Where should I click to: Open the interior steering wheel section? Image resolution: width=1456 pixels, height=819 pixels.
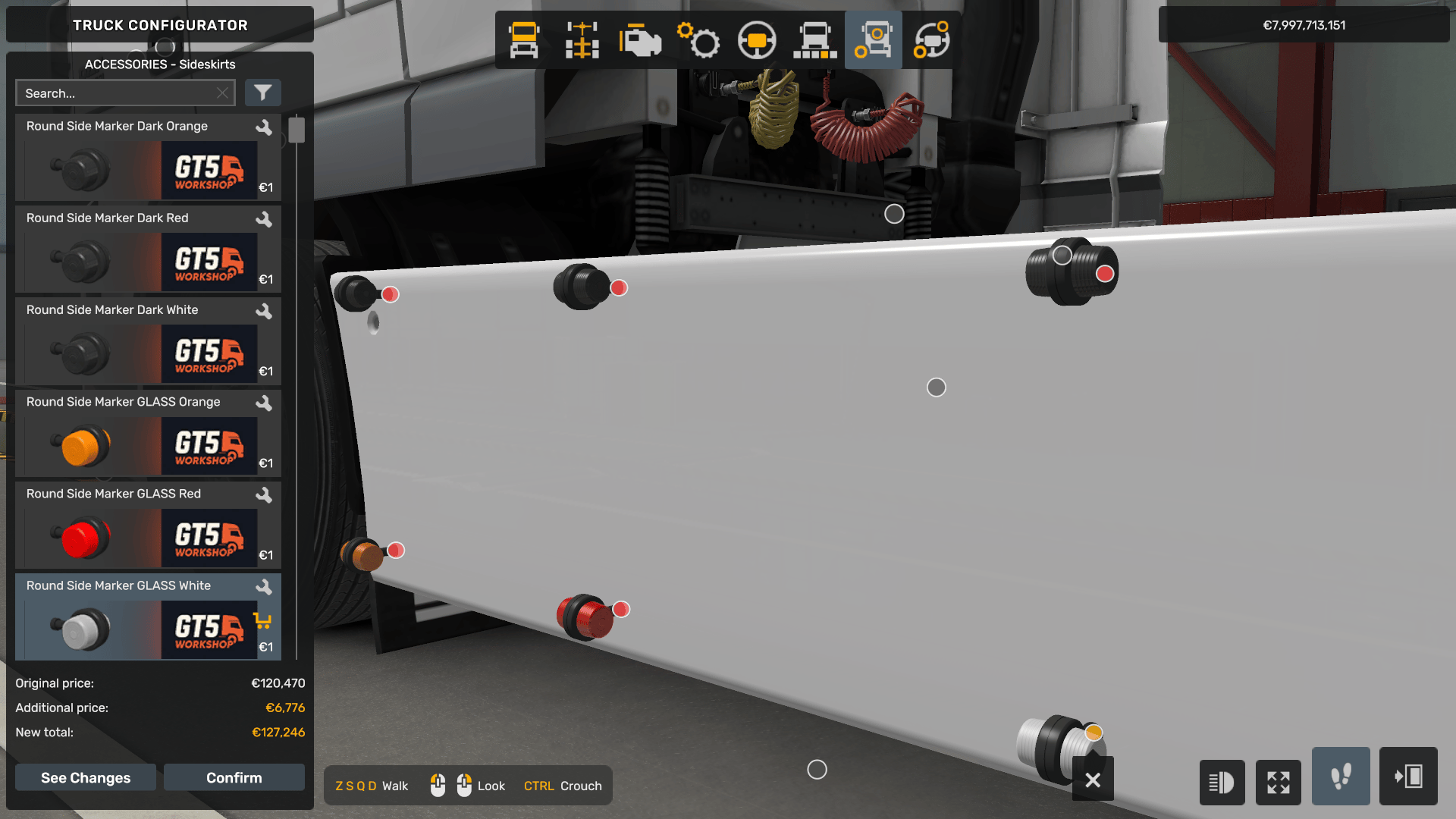click(x=757, y=39)
